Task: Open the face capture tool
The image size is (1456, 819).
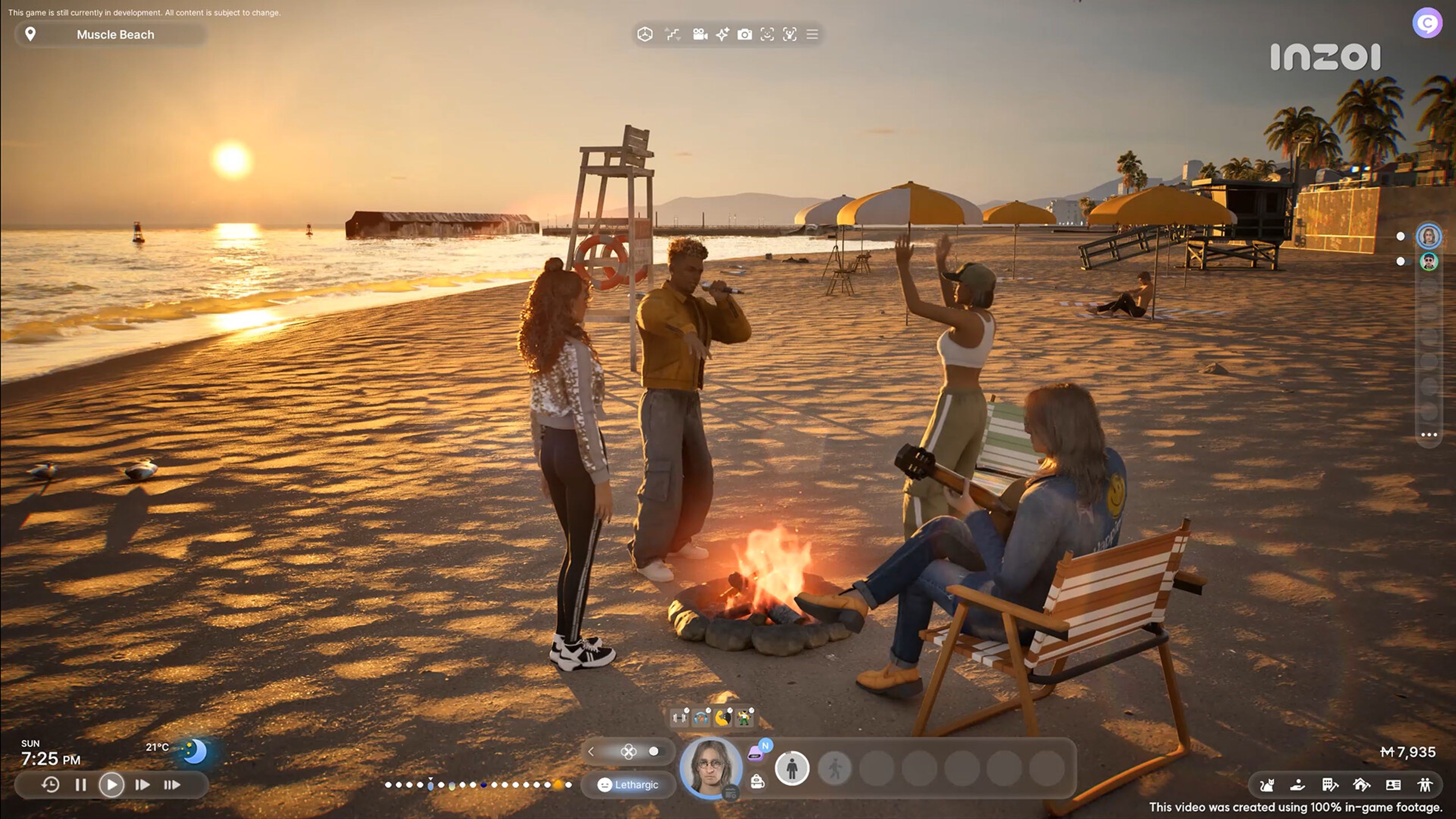Action: pos(767,35)
